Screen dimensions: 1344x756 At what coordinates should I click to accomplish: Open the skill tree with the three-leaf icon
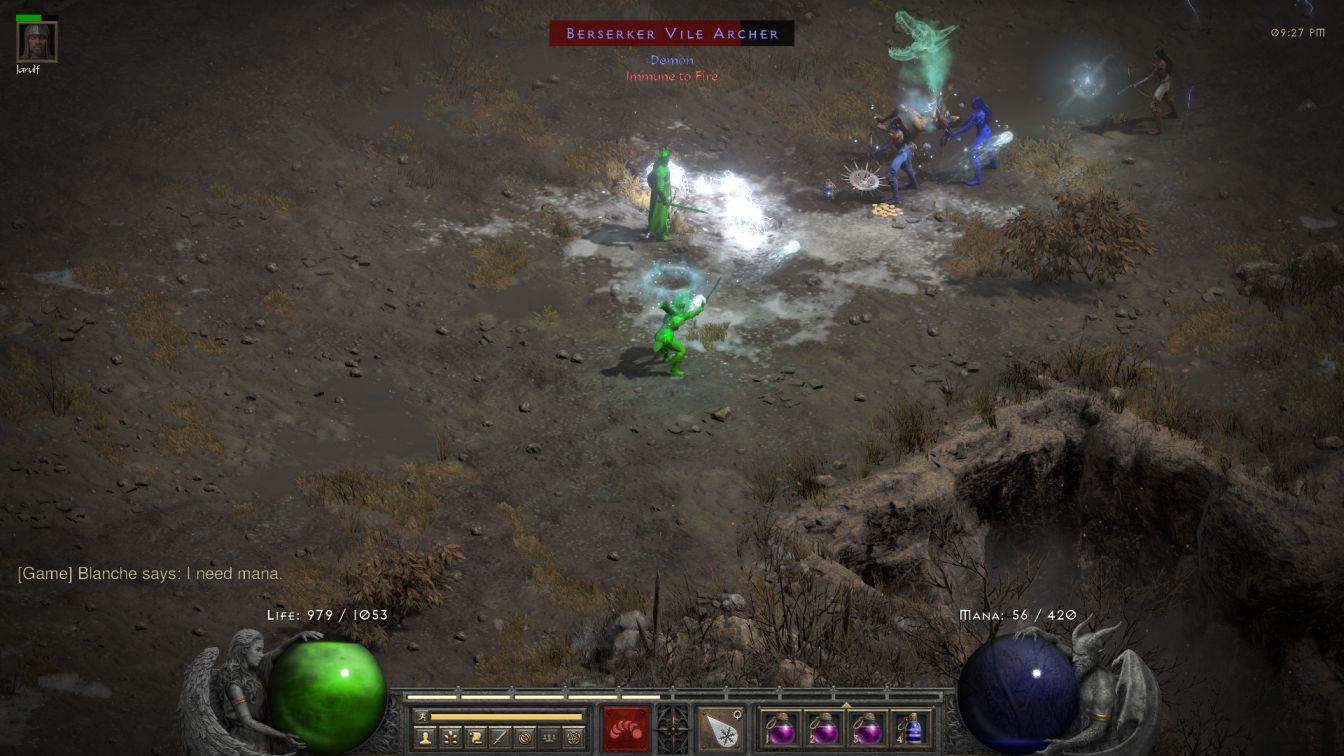pyautogui.click(x=448, y=738)
